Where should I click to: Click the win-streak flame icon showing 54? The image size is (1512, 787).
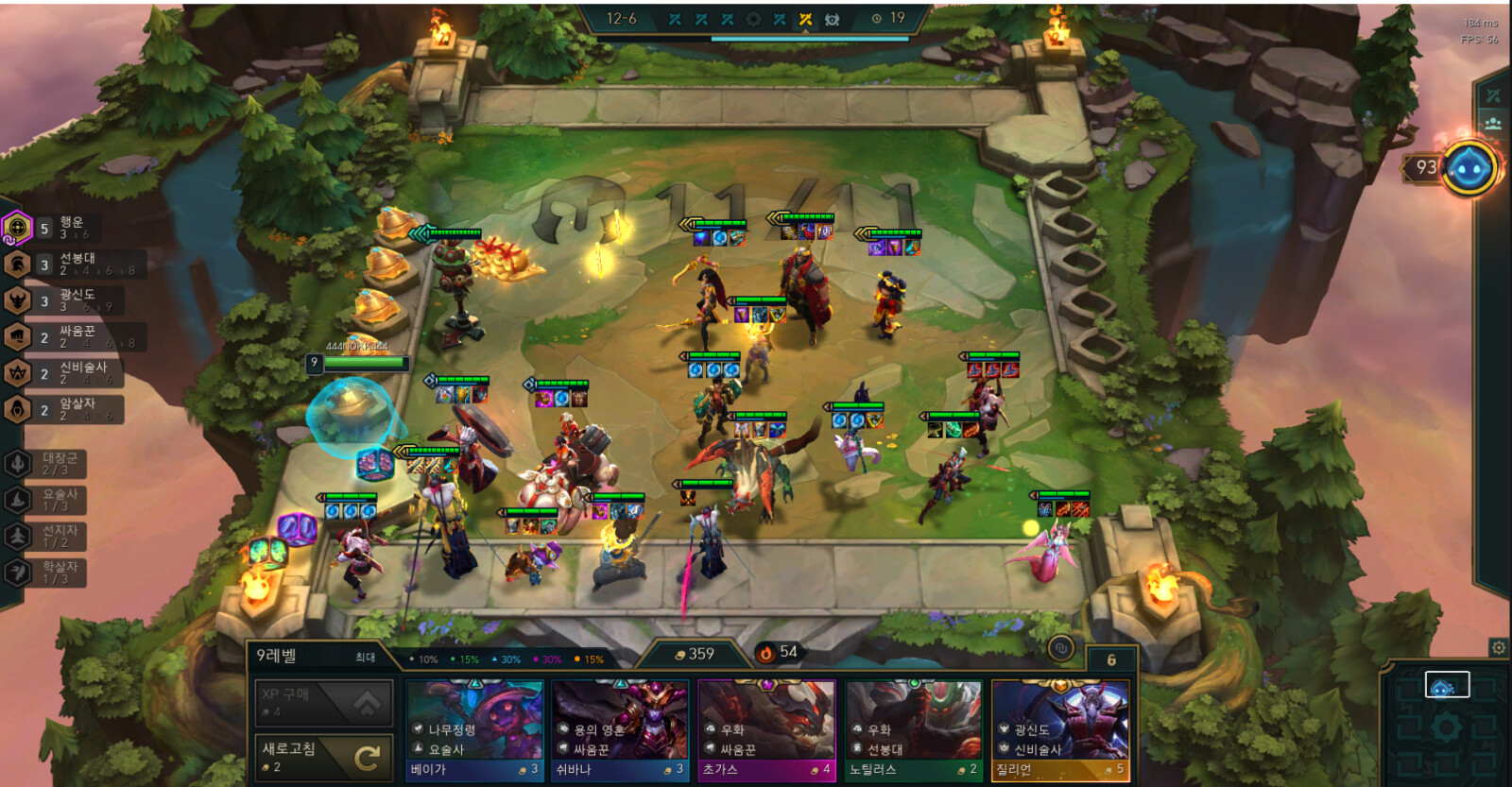point(765,652)
